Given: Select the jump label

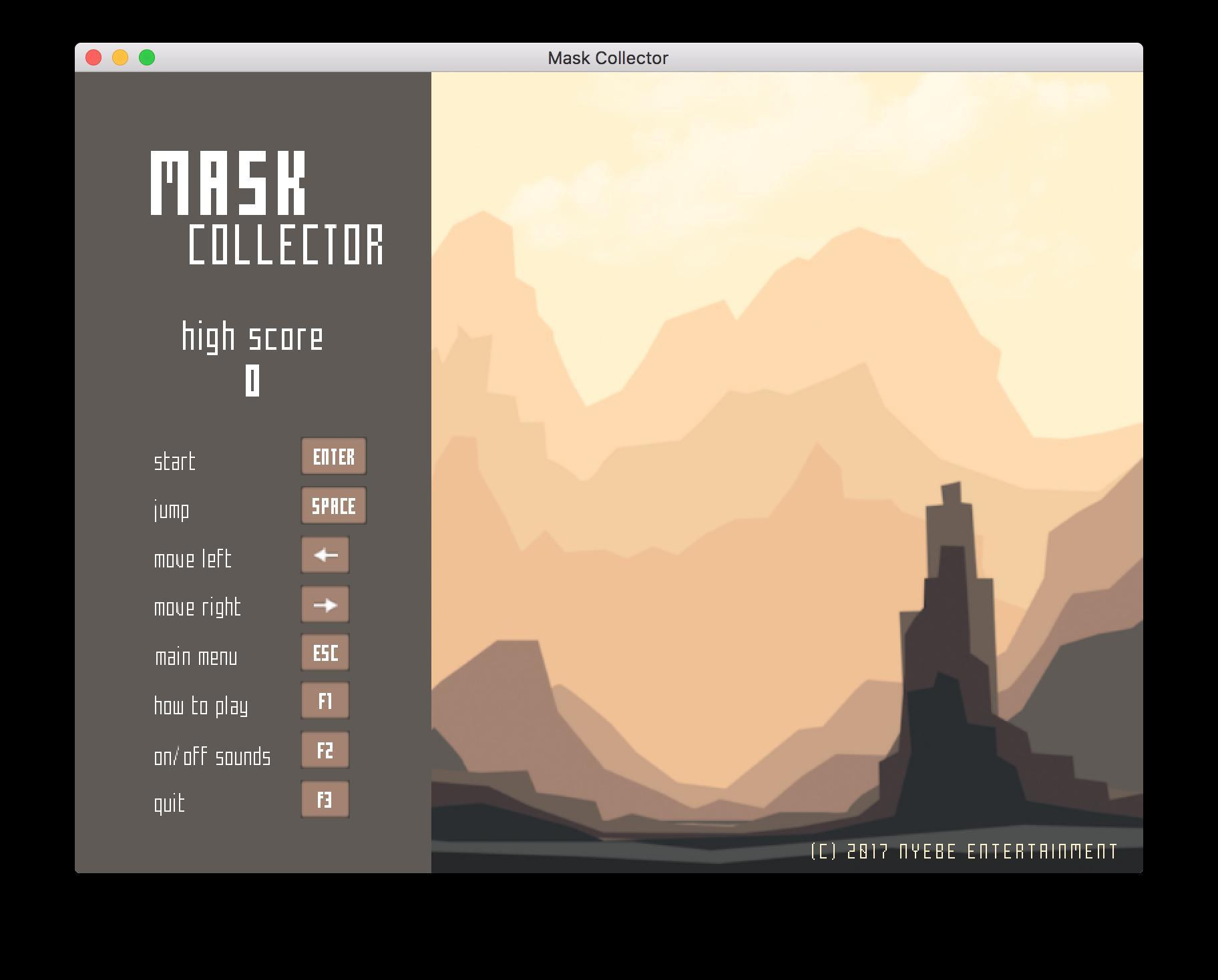Looking at the screenshot, I should [171, 509].
